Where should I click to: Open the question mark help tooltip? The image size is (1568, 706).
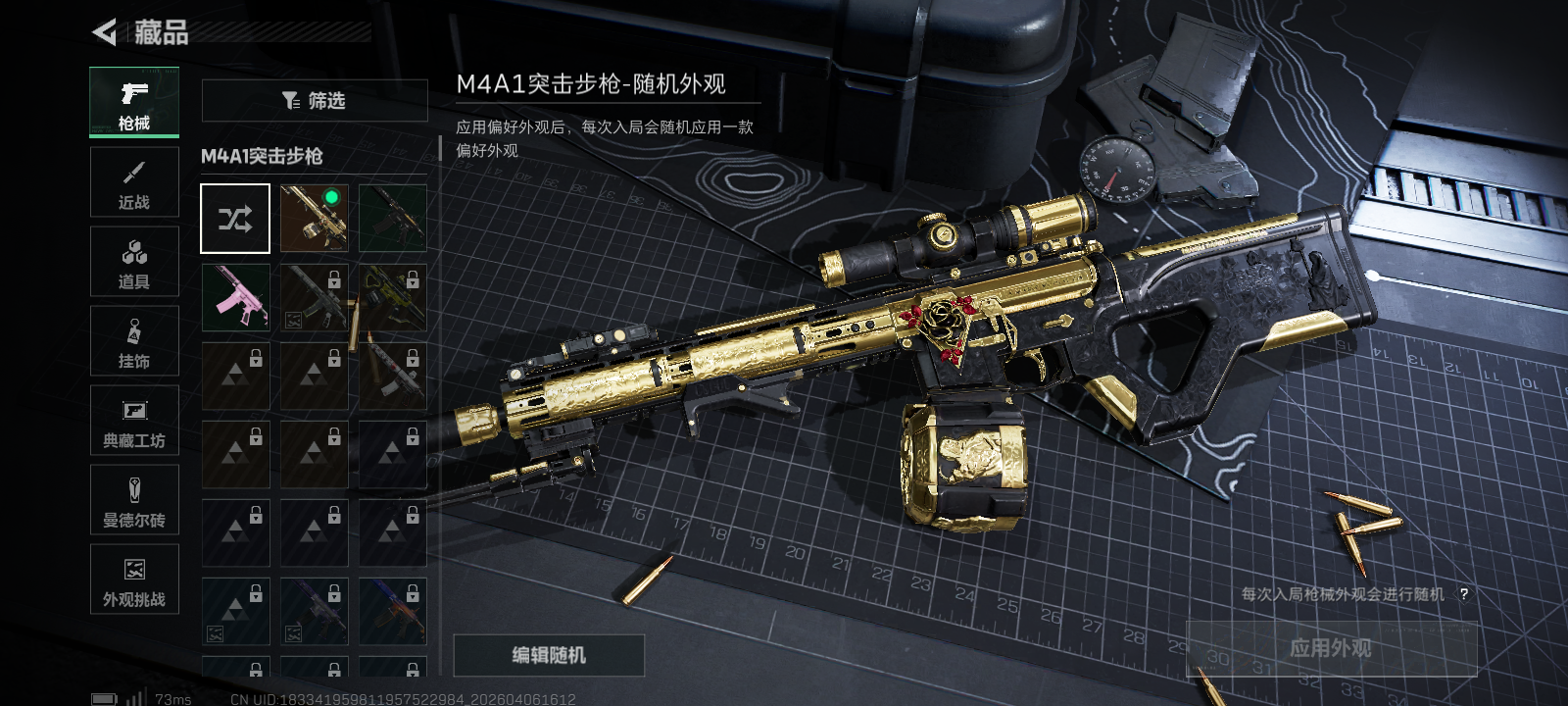(1463, 594)
